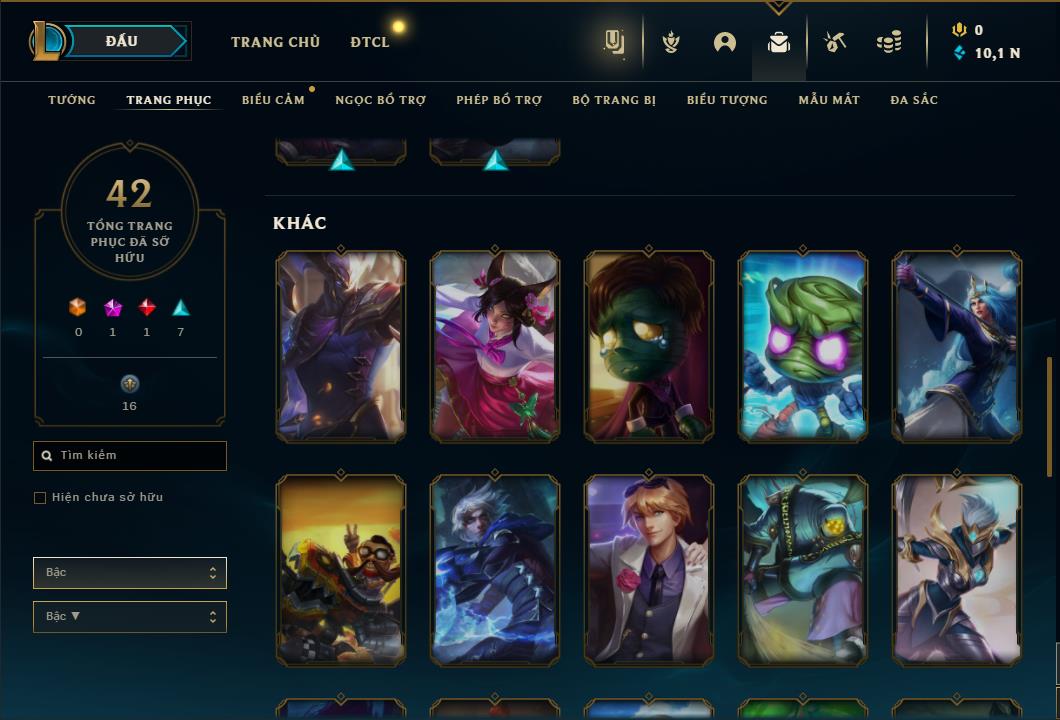View the MẪU MẮT tab

tap(829, 100)
